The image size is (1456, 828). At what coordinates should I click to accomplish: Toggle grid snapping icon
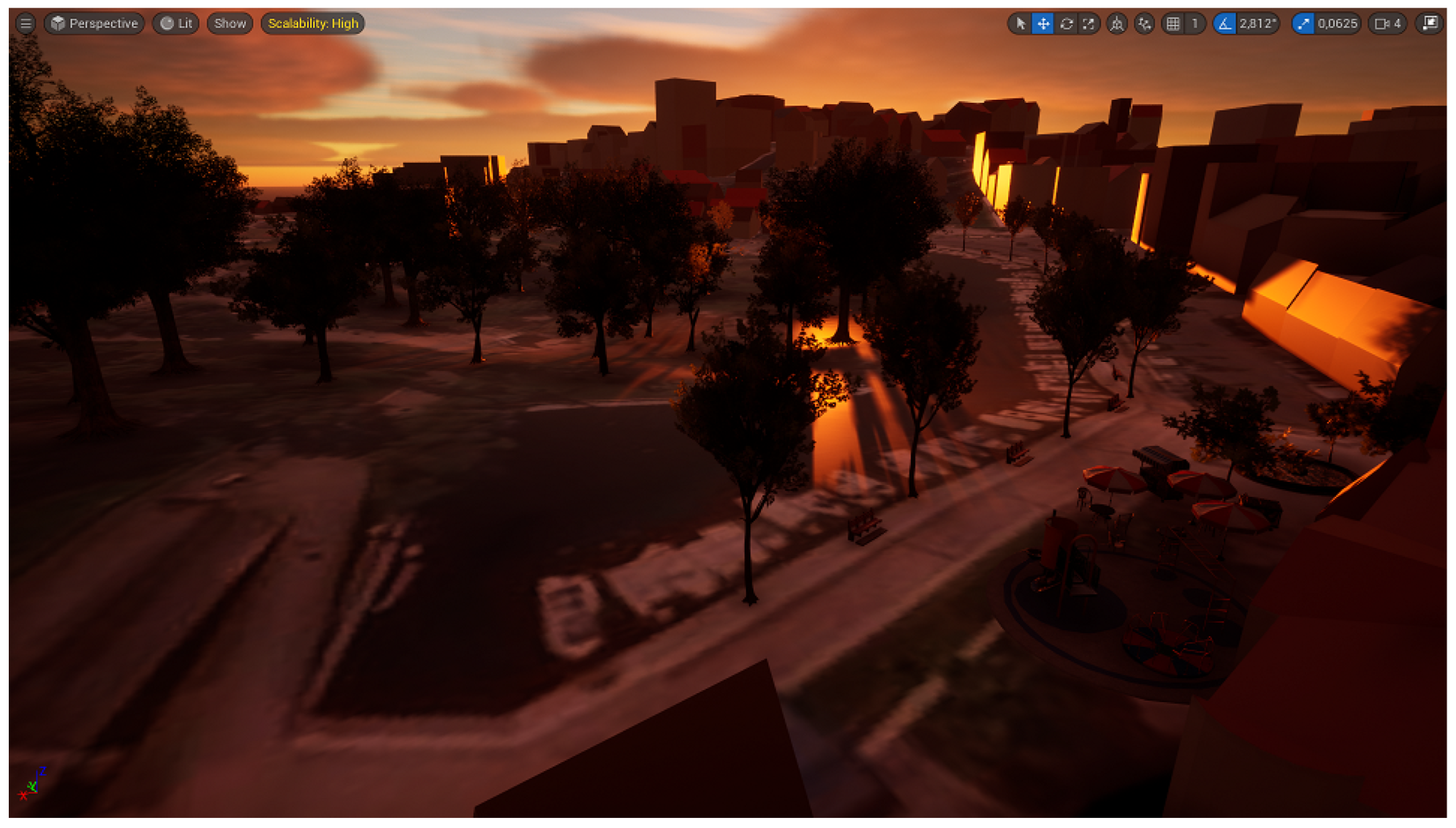click(x=1172, y=24)
